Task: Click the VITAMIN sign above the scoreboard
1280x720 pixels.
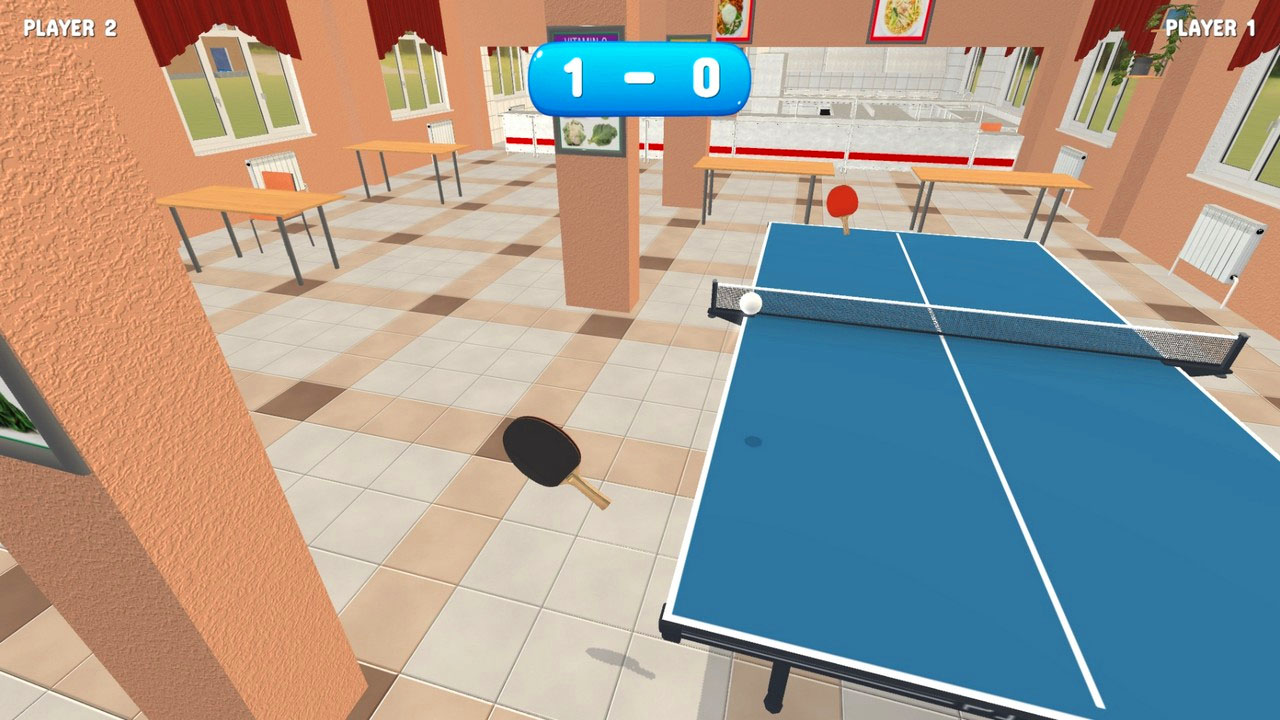Action: 585,40
